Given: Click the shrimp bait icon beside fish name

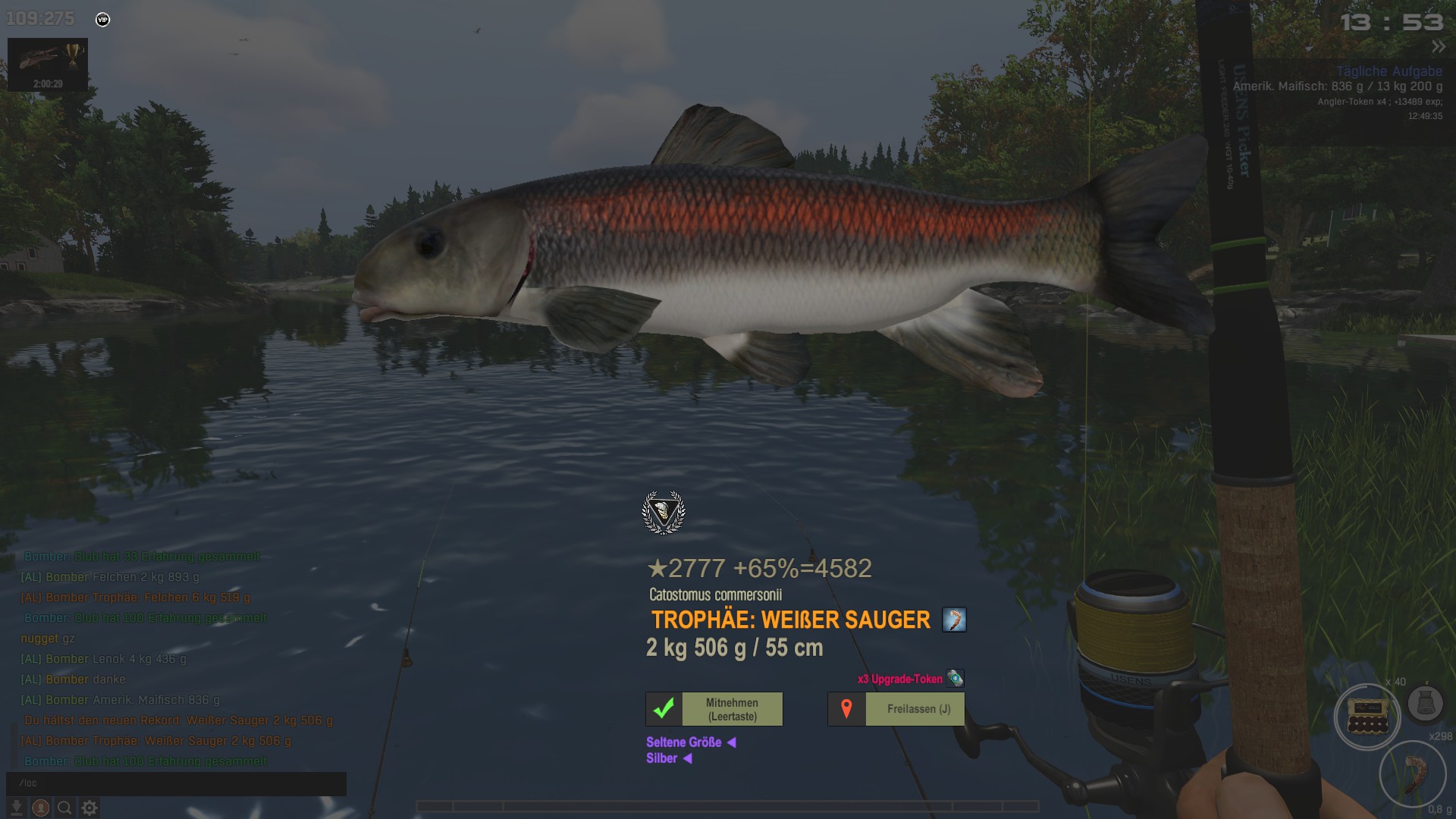Looking at the screenshot, I should click(x=954, y=620).
